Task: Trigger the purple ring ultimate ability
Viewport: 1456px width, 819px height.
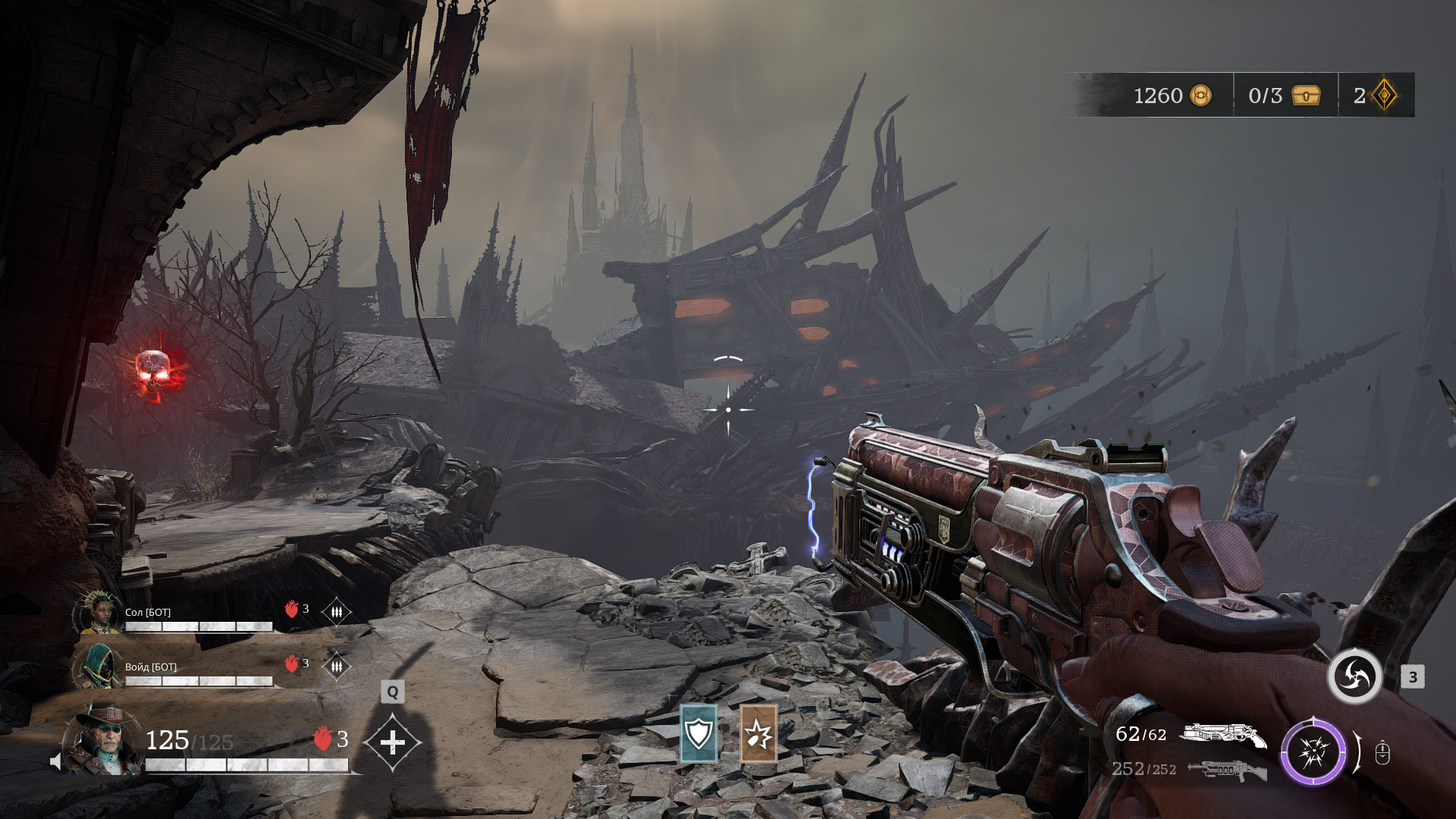Action: (x=1313, y=752)
